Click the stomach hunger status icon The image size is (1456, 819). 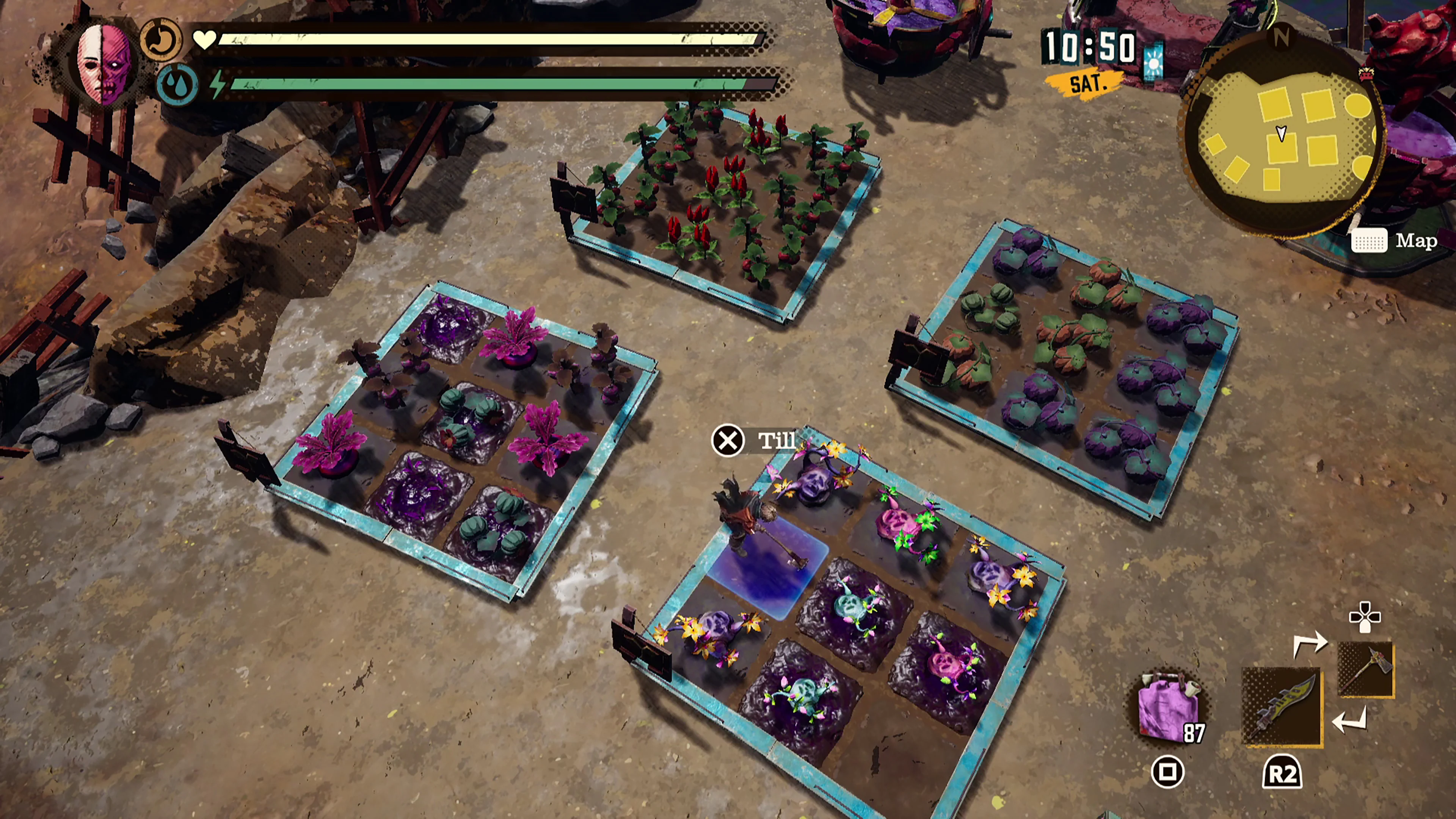[x=160, y=39]
